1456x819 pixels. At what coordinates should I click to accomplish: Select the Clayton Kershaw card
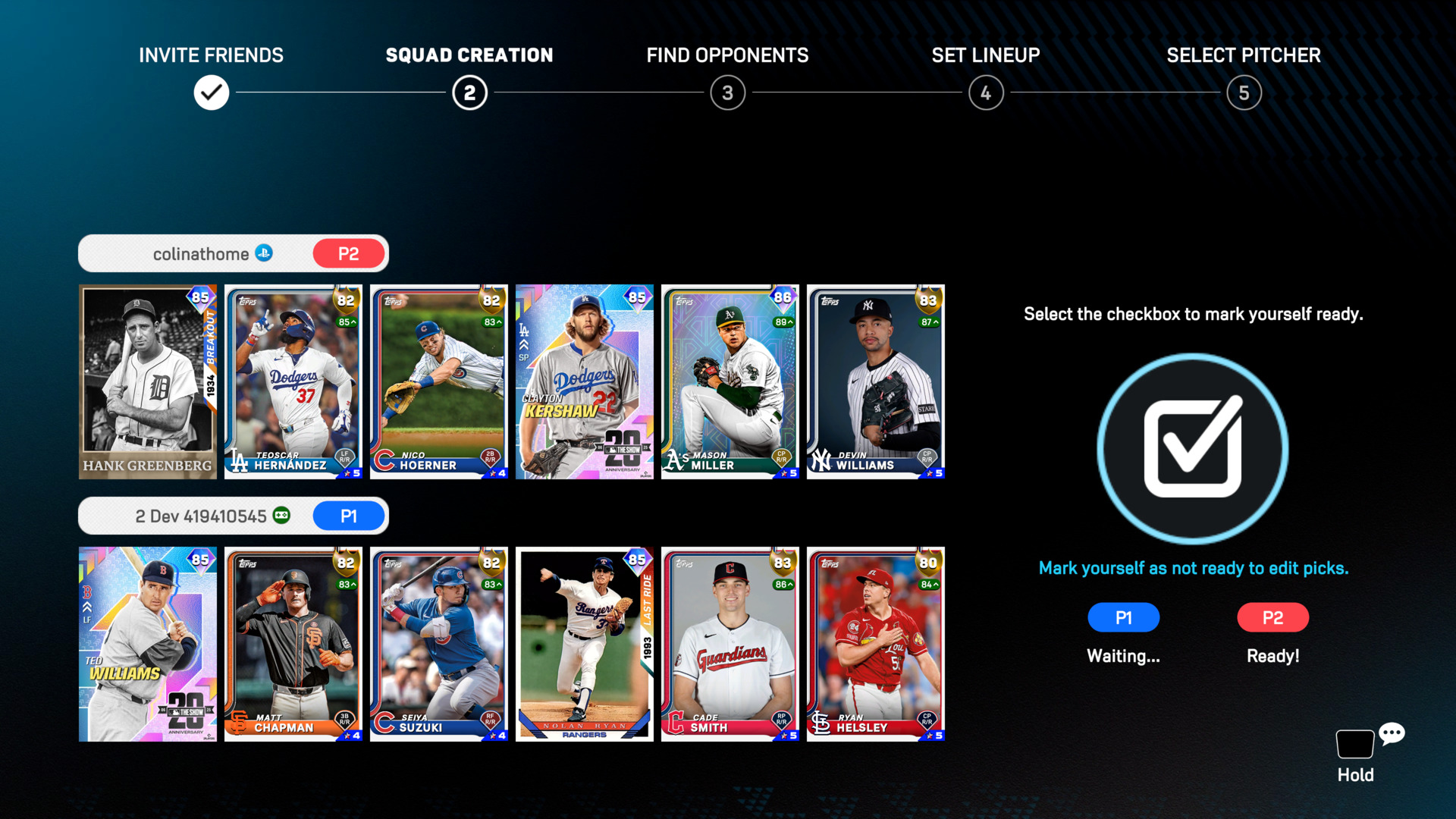click(585, 381)
